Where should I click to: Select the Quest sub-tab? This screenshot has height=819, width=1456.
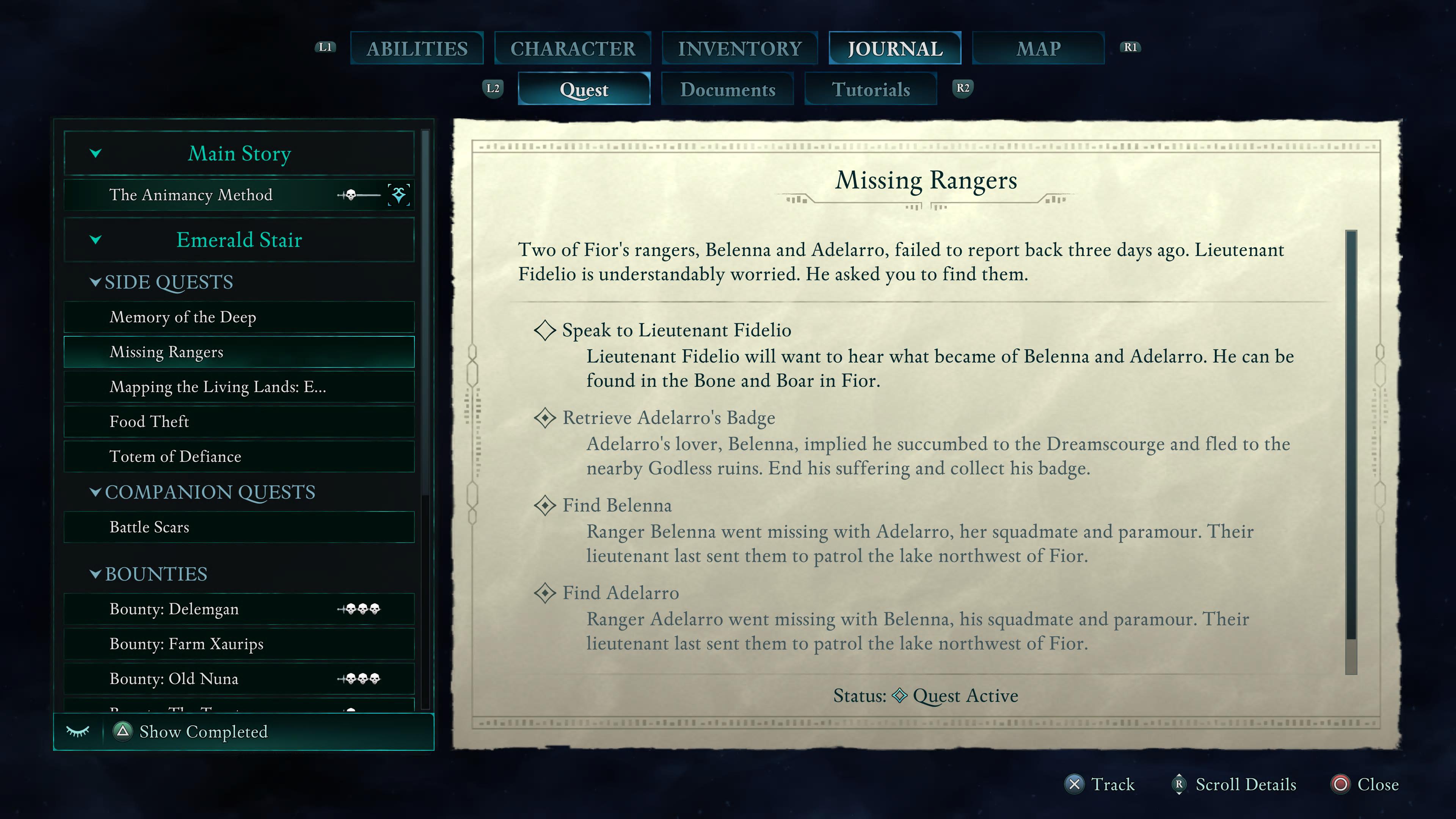click(584, 89)
